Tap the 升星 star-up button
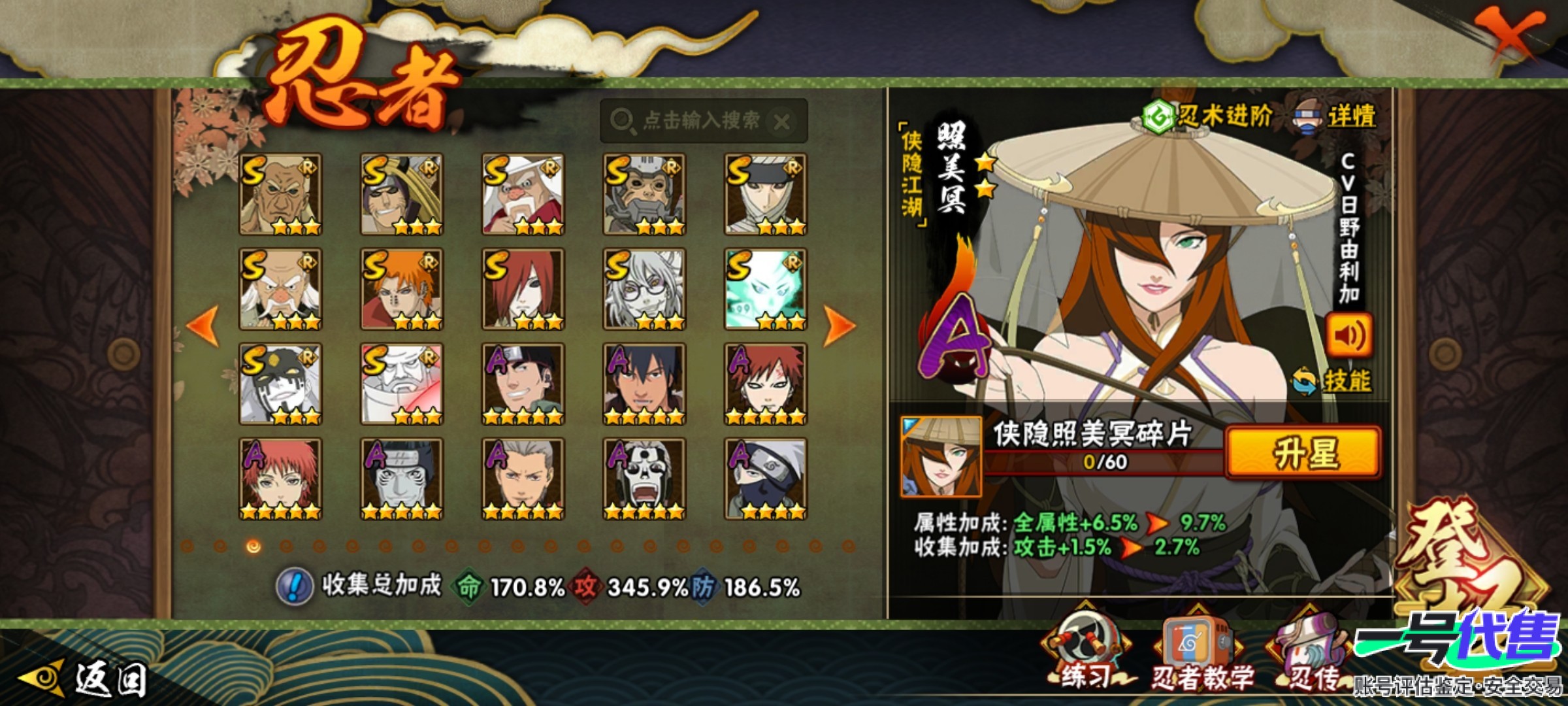The image size is (1568, 706). 1304,453
